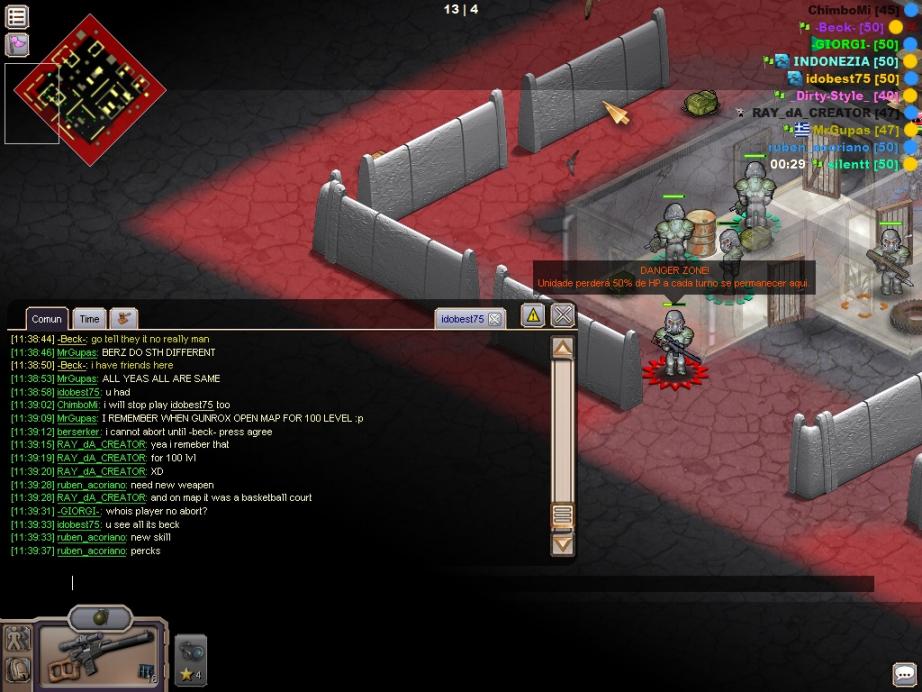Screen dimensions: 922x692
Task: Switch to the Time chat tab
Action: click(90, 319)
